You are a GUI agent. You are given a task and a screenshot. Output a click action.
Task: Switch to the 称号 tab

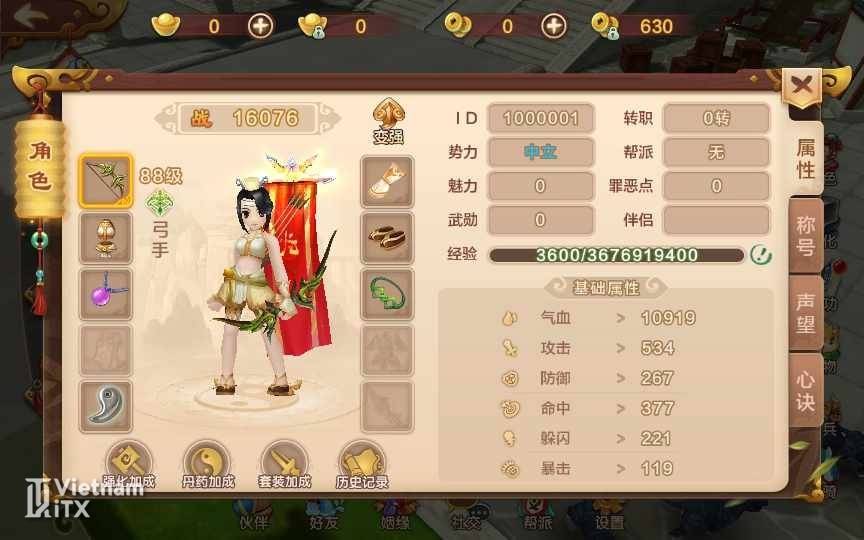805,236
